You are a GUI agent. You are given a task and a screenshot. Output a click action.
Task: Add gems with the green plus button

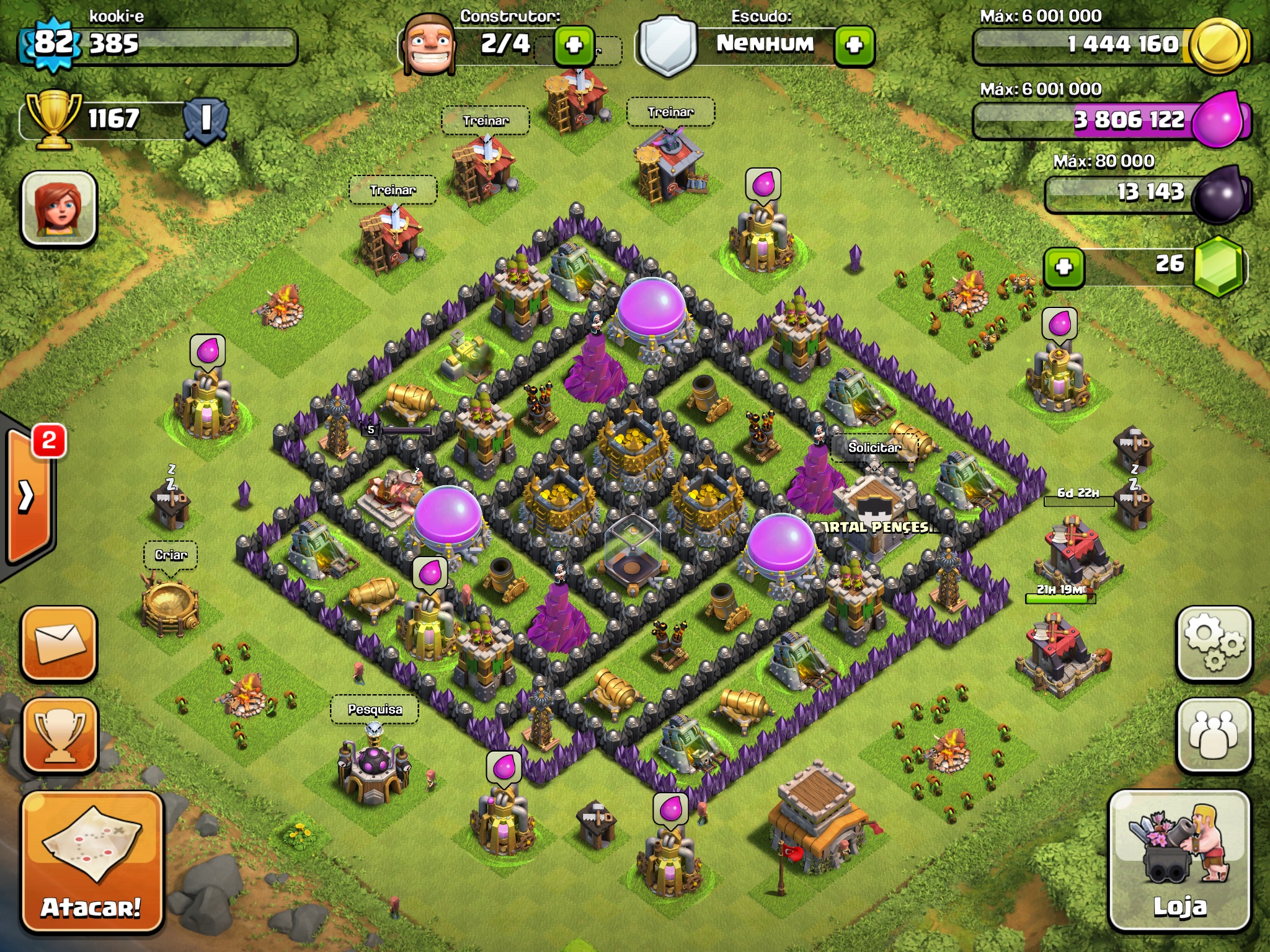tap(1064, 267)
